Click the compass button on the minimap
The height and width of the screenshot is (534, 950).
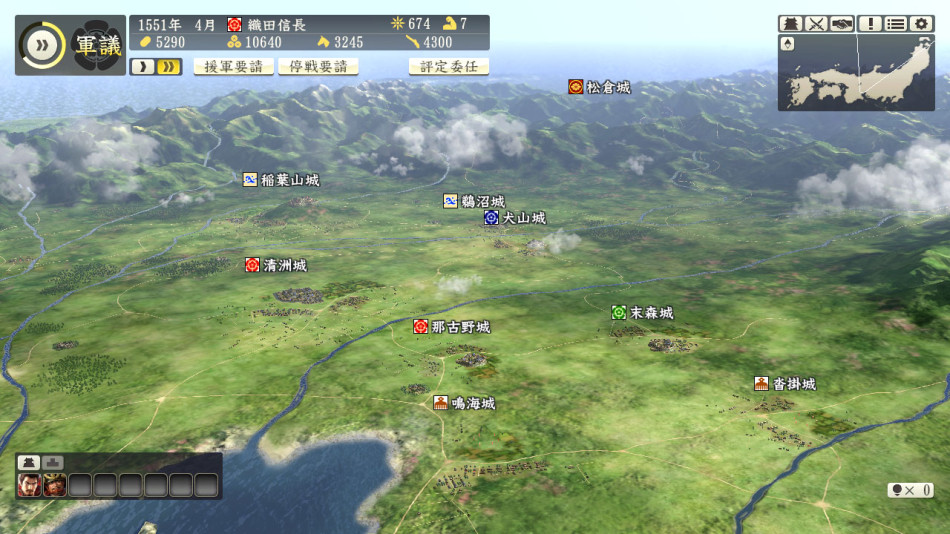pyautogui.click(x=789, y=44)
